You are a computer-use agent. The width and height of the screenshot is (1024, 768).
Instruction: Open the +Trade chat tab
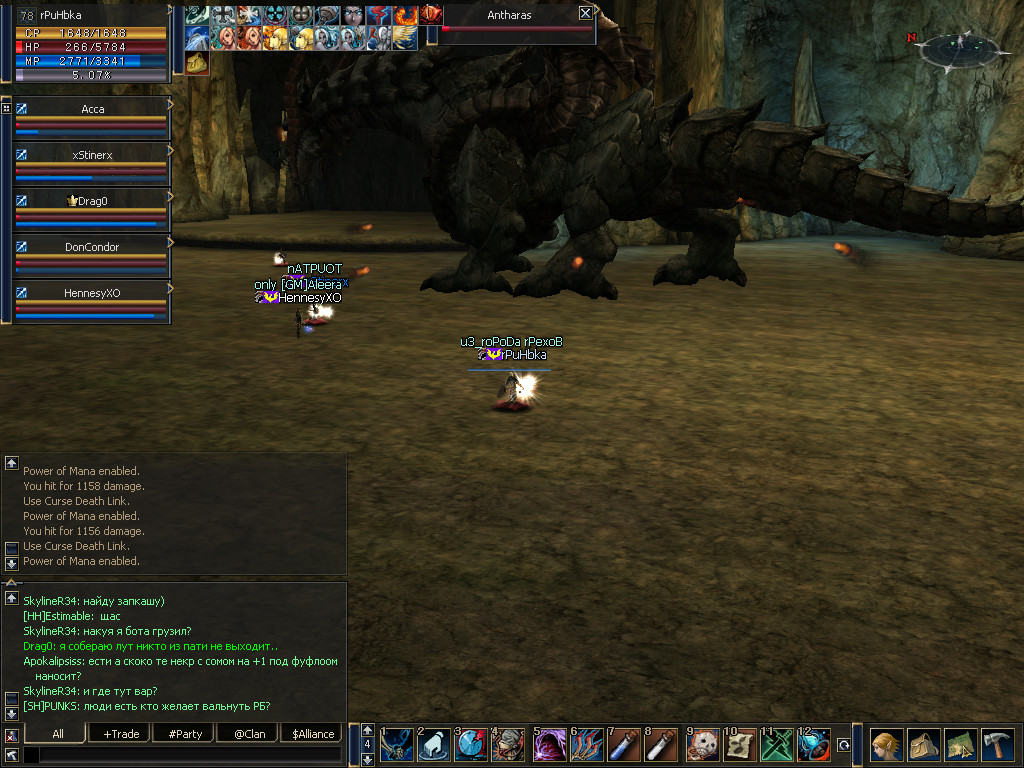click(121, 734)
